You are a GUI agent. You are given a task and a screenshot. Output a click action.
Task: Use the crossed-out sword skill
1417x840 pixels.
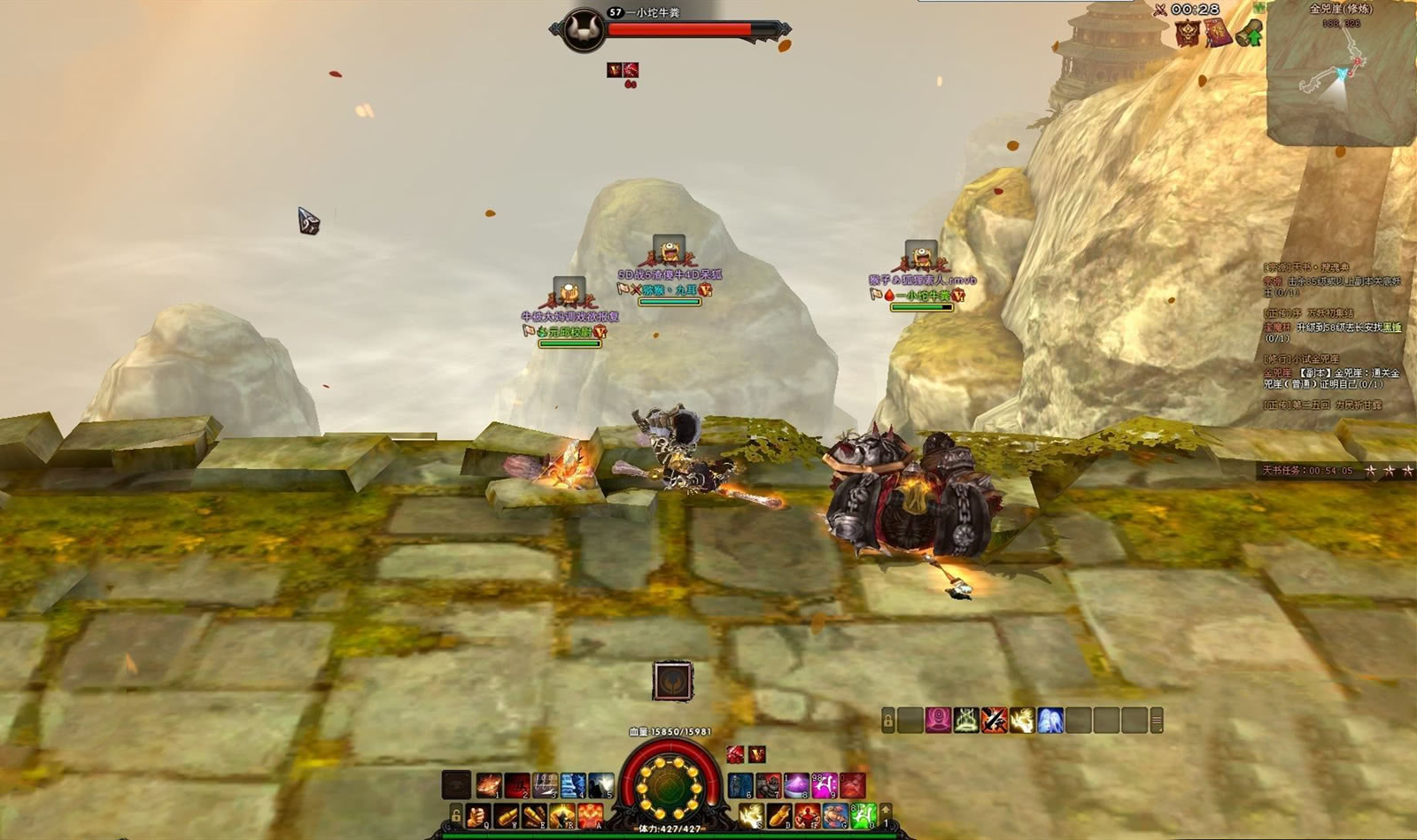[x=994, y=720]
